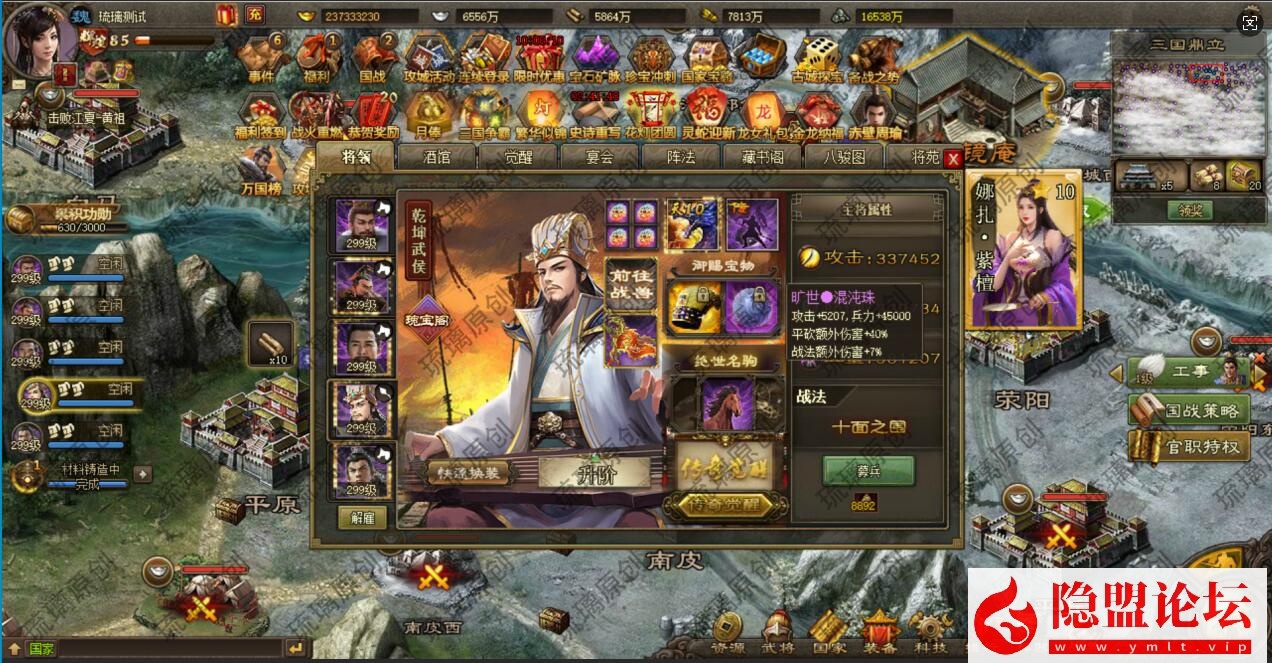Open the 宝石矿脉 purple gem event
The height and width of the screenshot is (663, 1272).
coord(594,58)
